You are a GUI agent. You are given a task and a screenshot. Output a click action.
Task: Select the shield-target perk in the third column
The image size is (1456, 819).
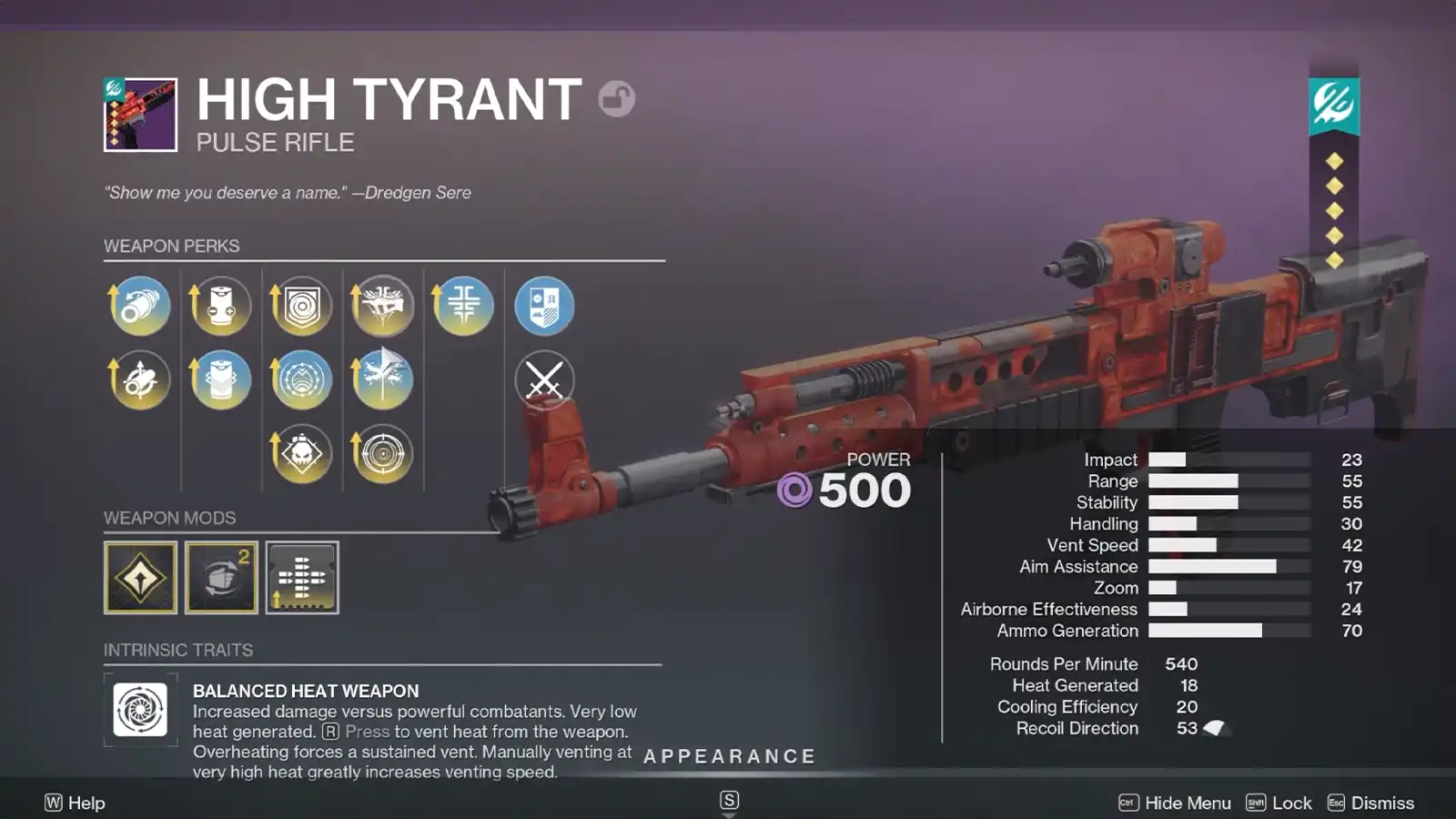coord(301,308)
